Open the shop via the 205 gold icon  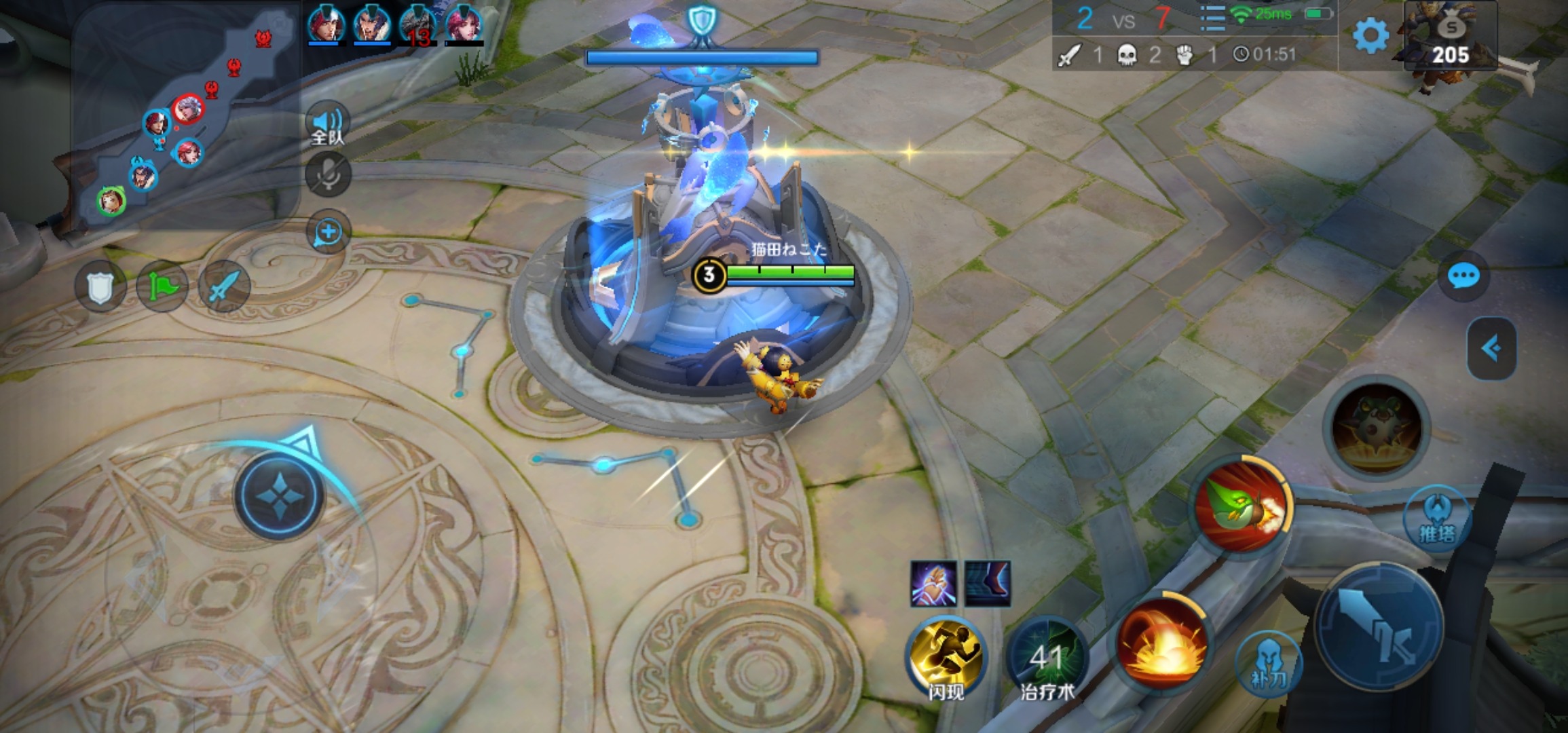[1451, 38]
